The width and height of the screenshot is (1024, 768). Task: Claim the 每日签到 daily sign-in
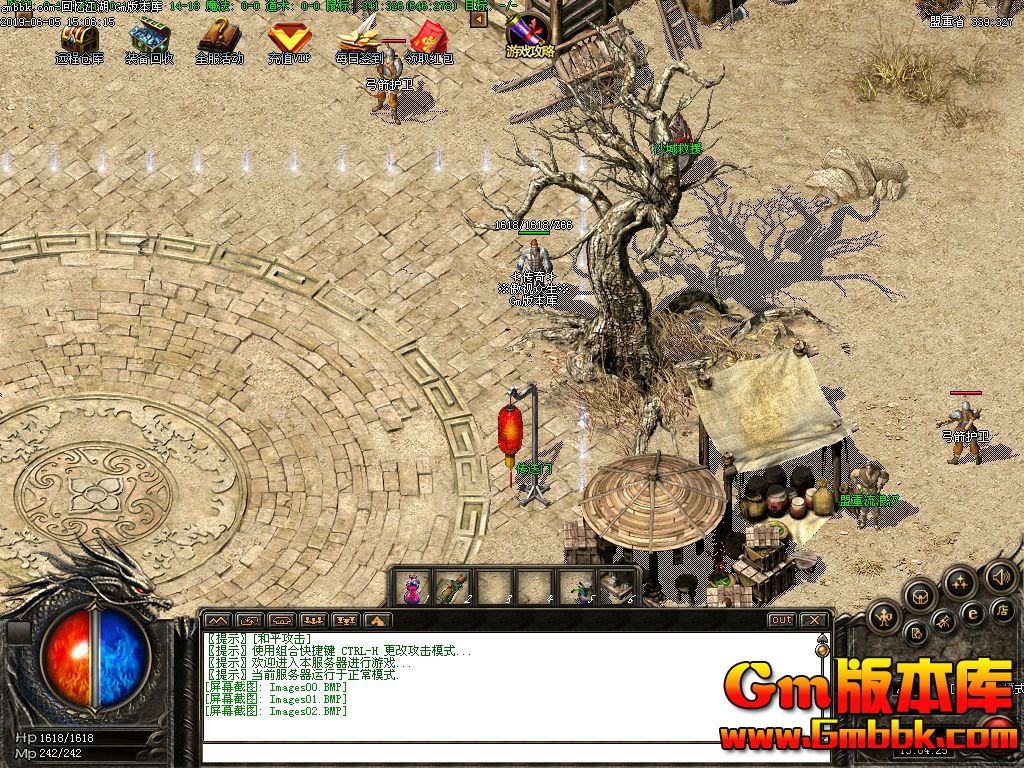point(359,38)
